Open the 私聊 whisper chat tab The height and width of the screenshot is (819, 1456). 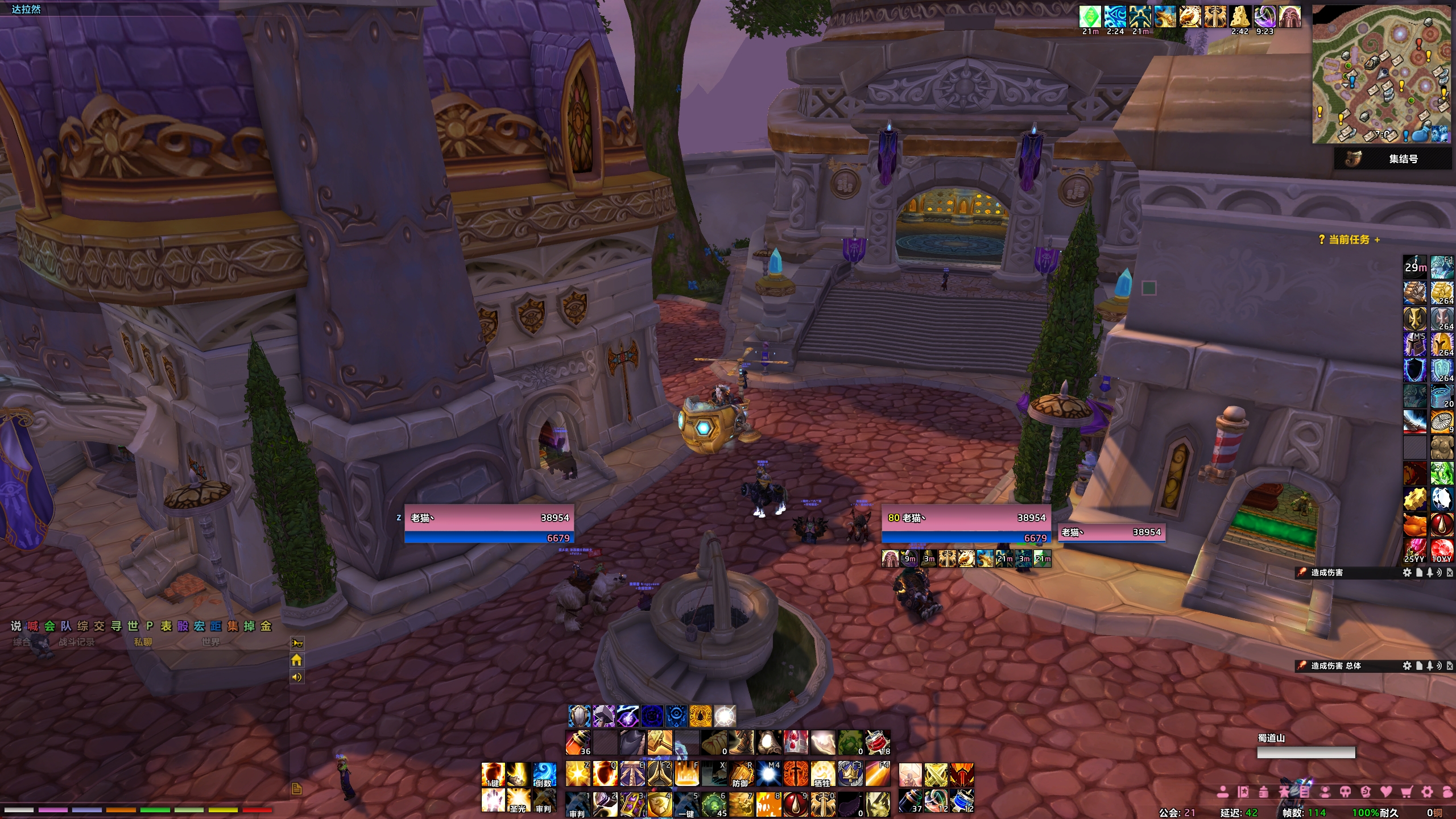coord(143,642)
